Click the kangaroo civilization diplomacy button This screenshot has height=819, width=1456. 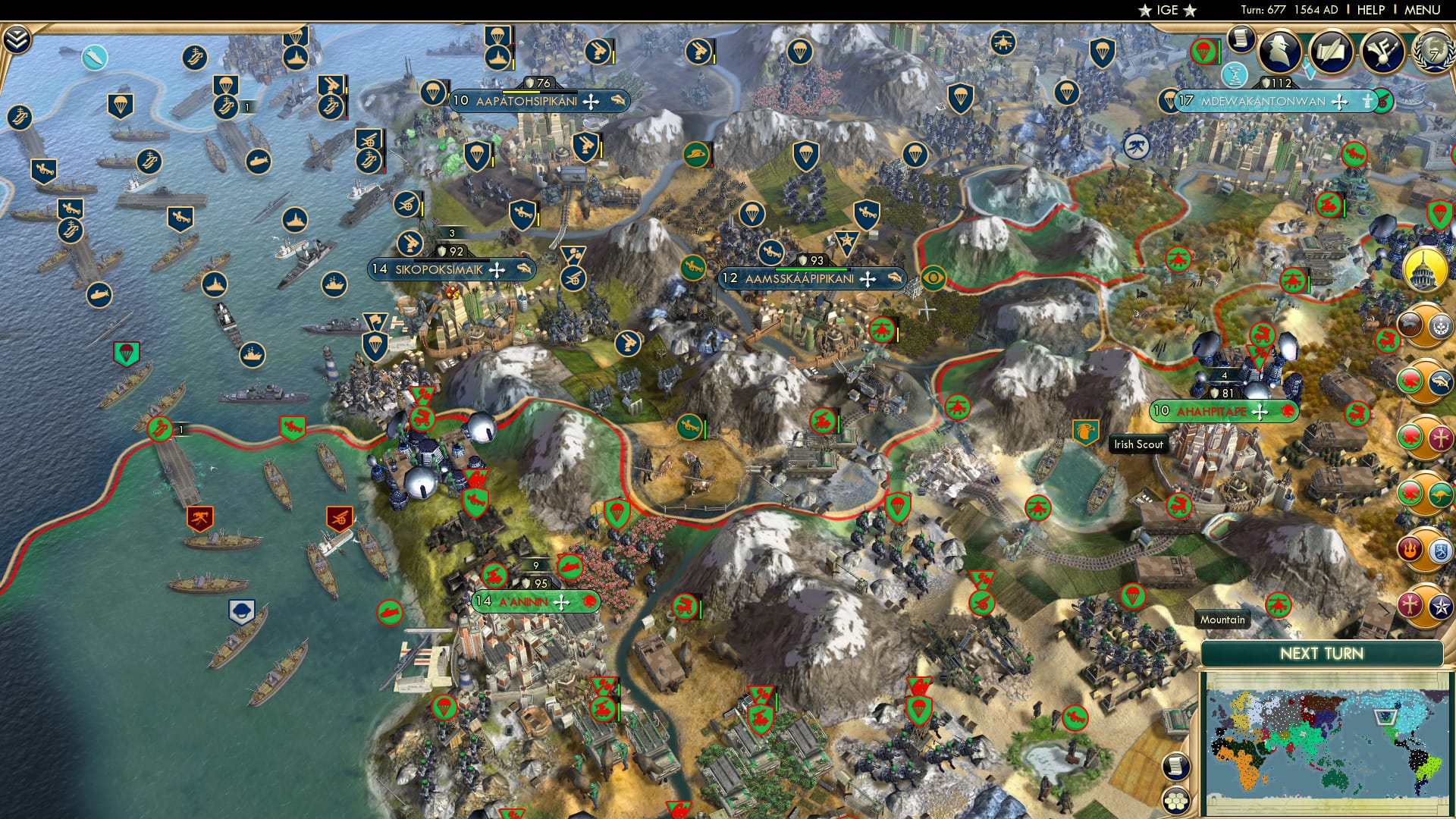(x=1439, y=495)
